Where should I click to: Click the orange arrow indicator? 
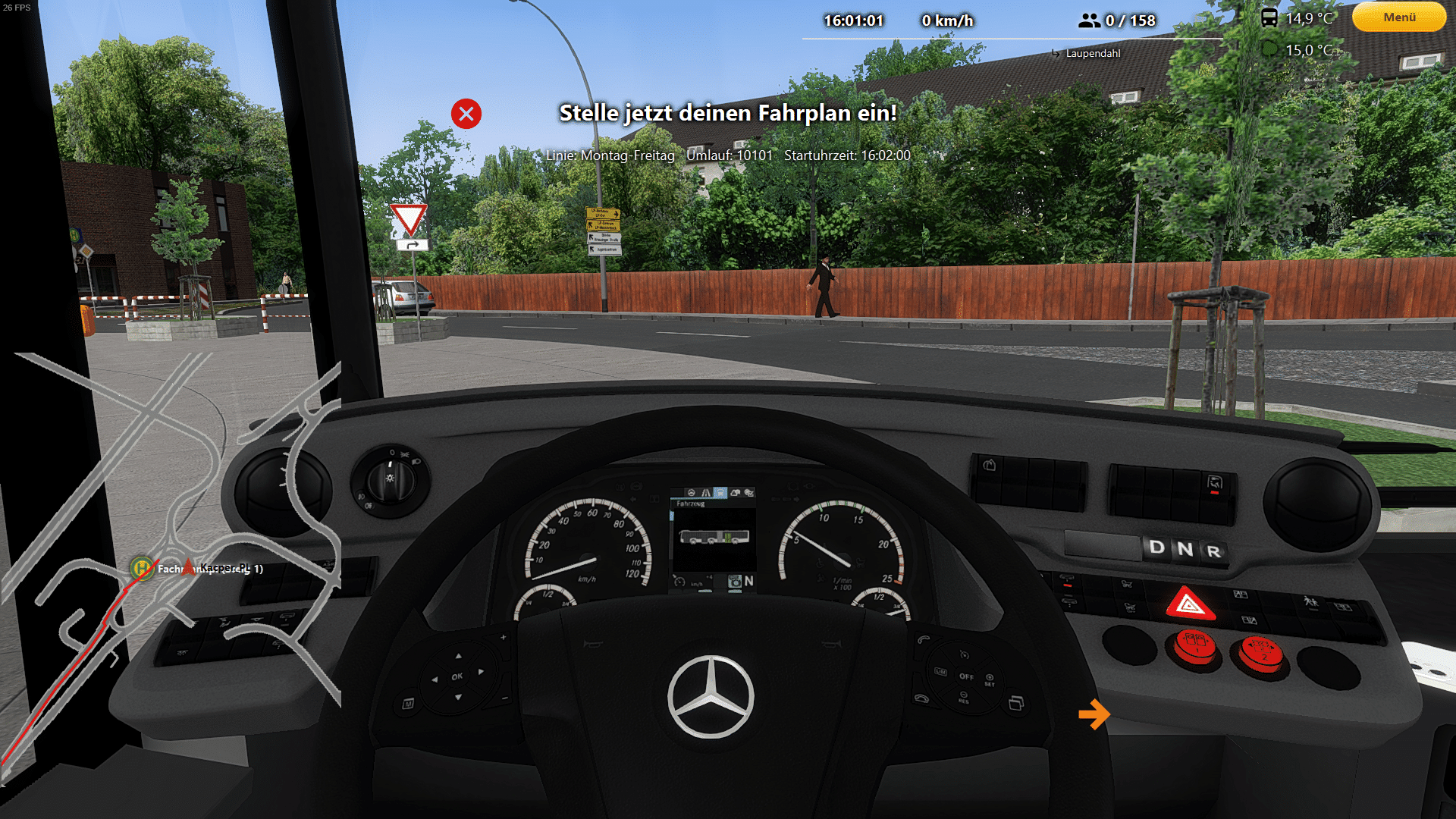point(1094,714)
